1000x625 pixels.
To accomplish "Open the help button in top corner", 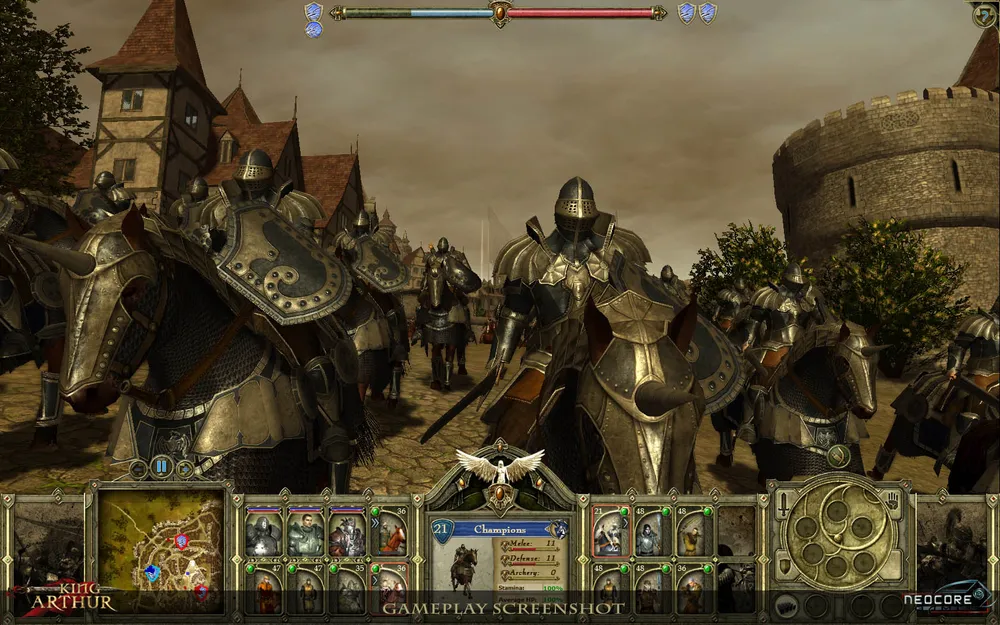I will [x=984, y=14].
